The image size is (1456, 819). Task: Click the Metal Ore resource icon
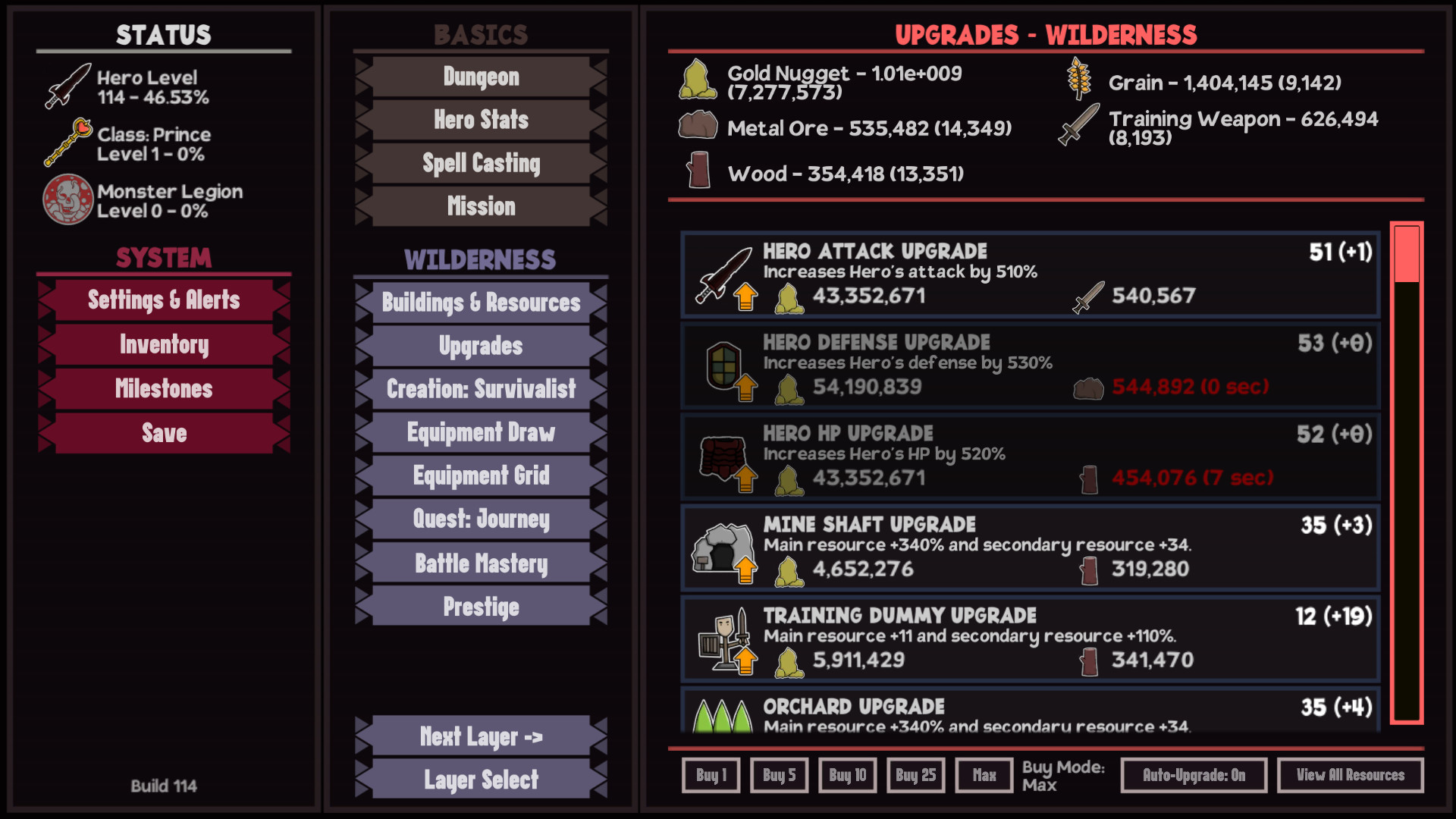tap(698, 124)
